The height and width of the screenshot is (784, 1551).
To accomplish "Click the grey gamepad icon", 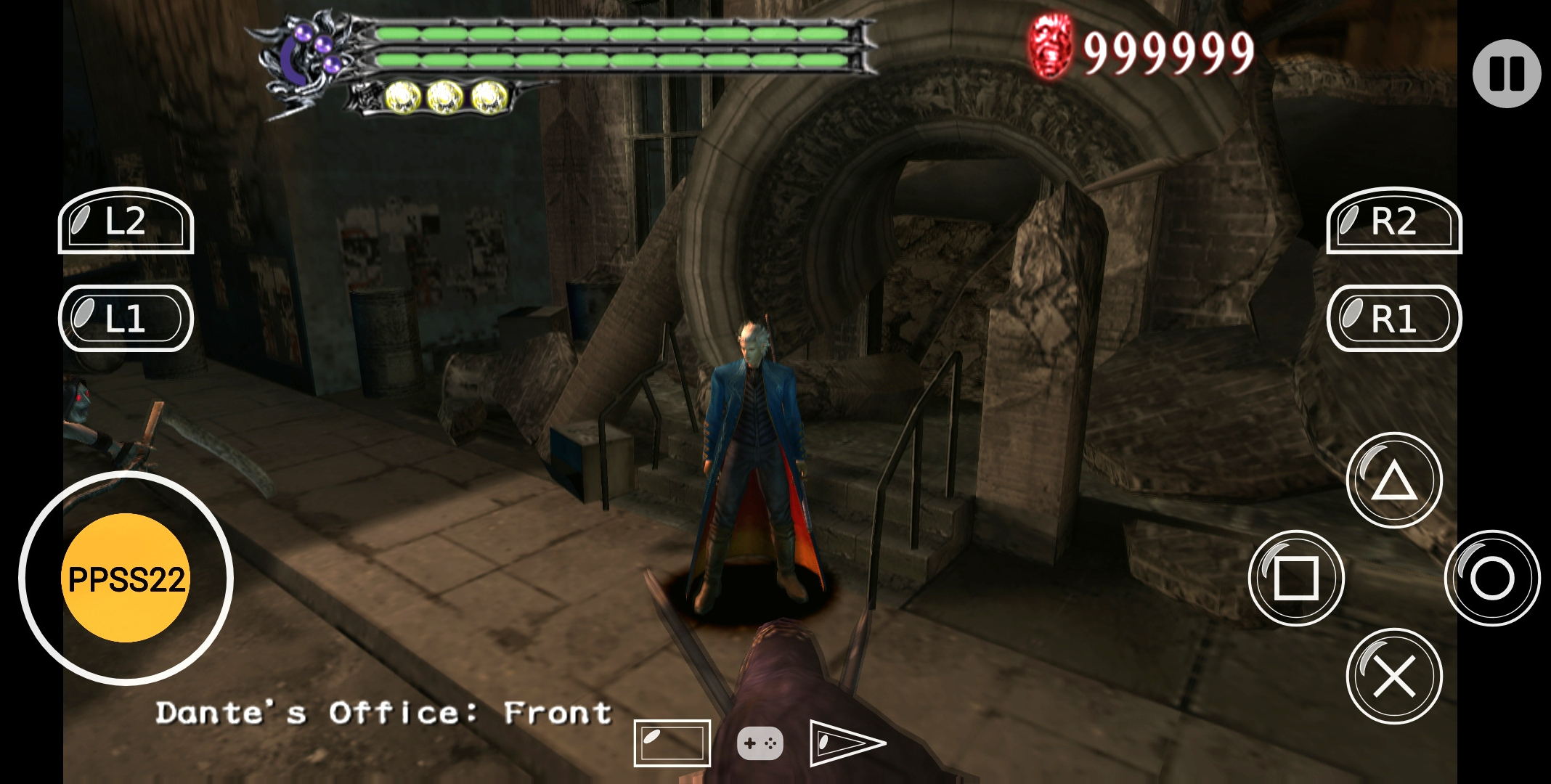I will [x=760, y=743].
